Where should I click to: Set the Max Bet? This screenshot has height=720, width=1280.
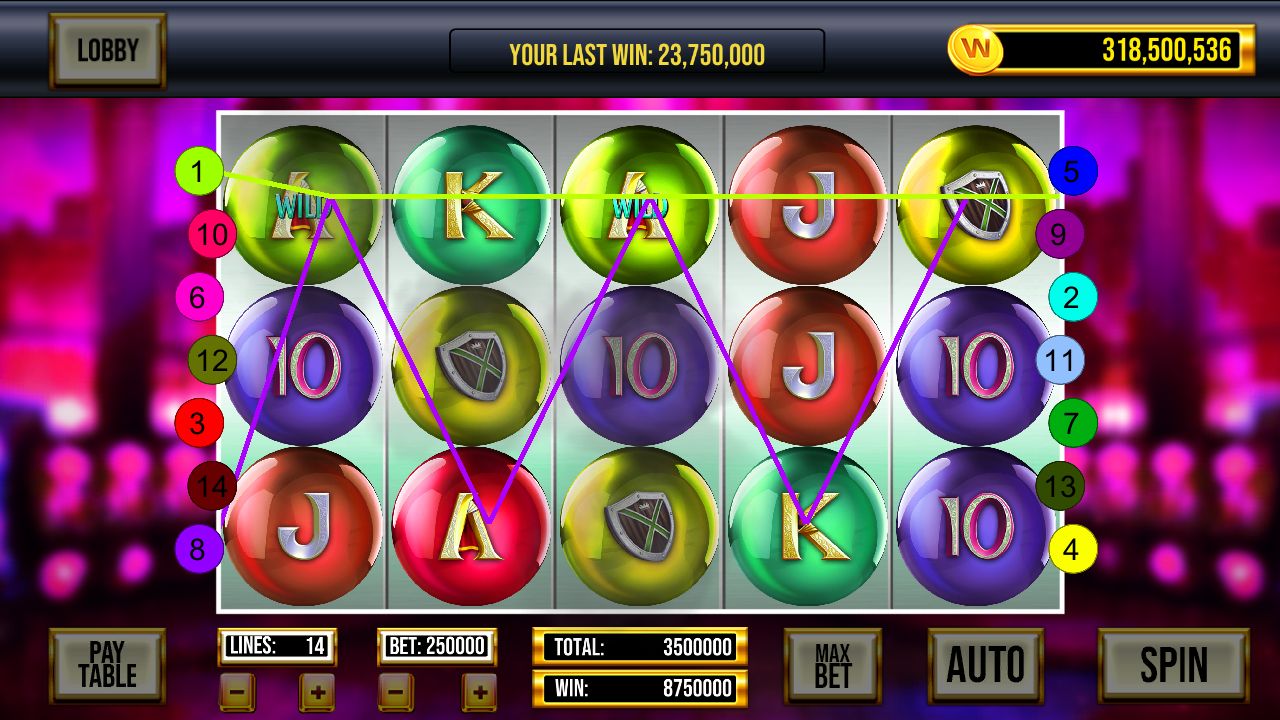click(832, 666)
